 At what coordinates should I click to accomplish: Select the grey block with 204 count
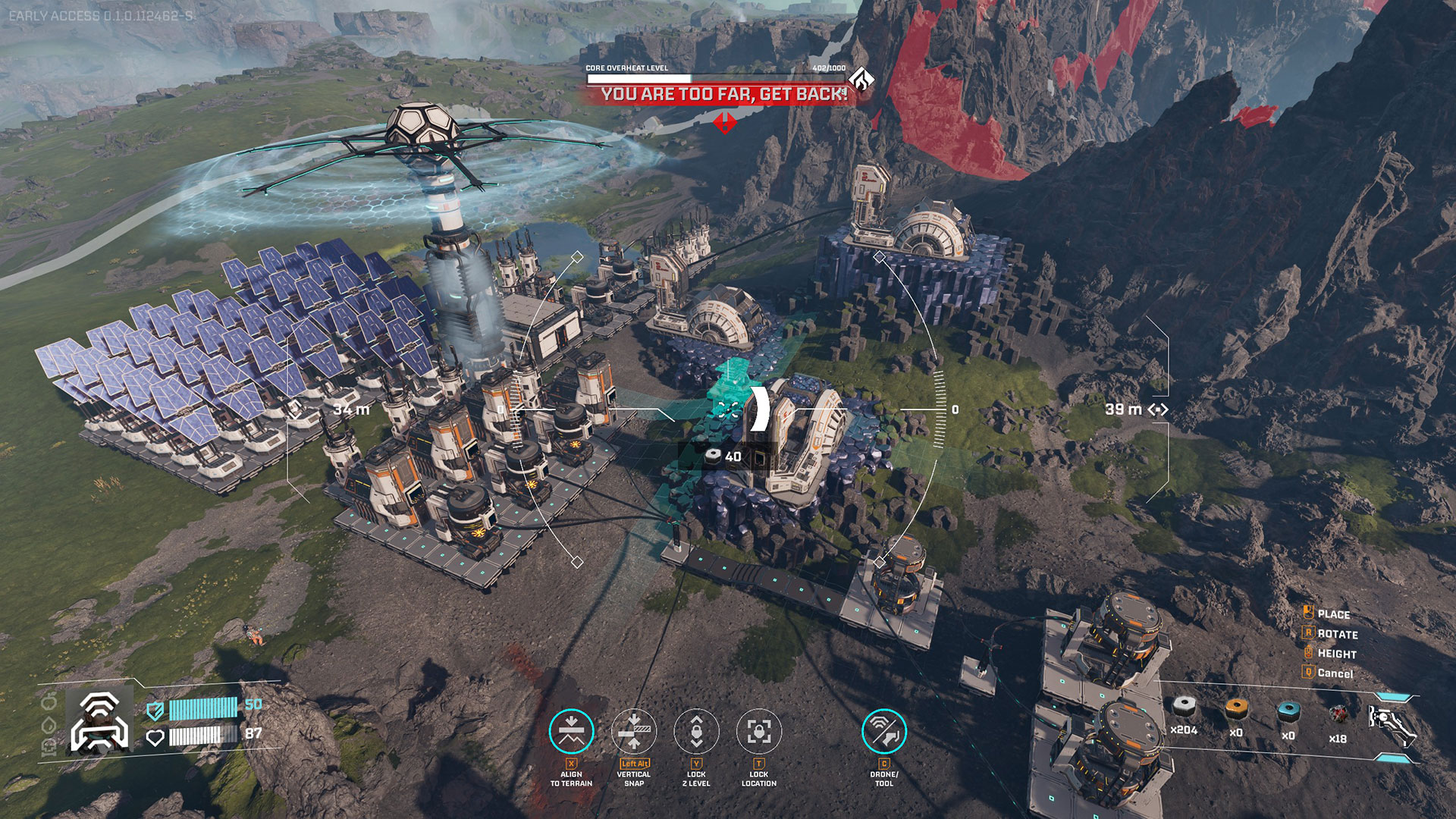[x=1184, y=708]
